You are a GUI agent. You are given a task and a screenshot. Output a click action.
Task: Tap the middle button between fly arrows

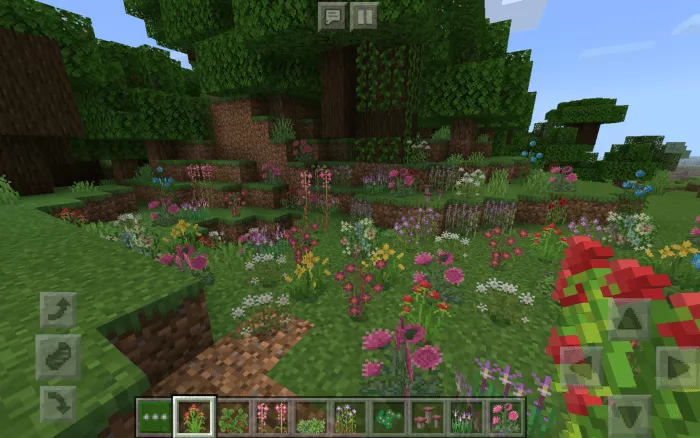click(x=58, y=356)
